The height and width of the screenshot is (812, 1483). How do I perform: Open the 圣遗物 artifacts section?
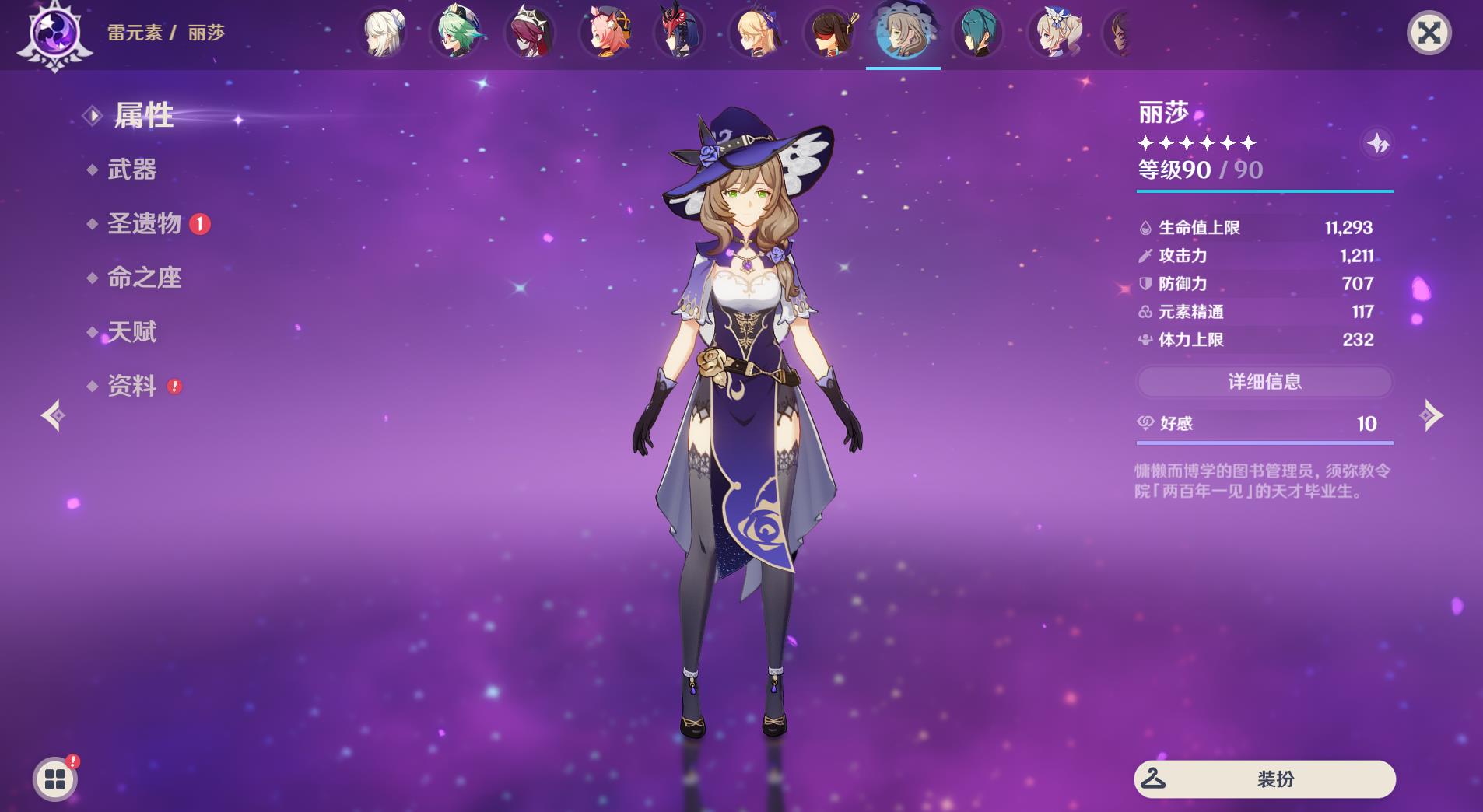(144, 224)
